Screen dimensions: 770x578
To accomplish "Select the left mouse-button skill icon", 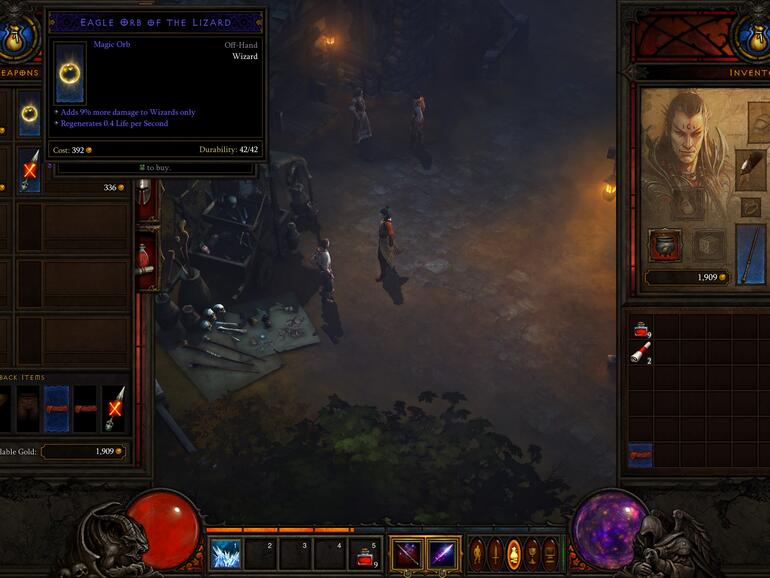I will coord(406,553).
